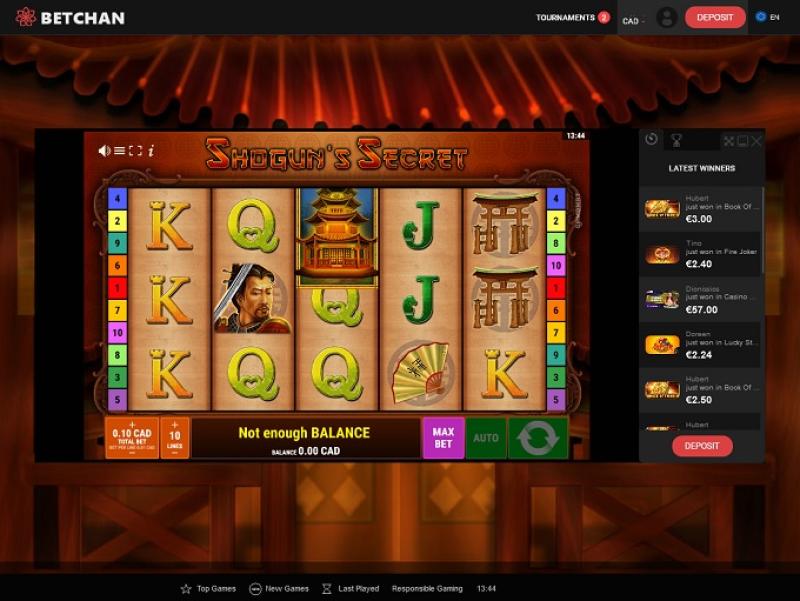Hit the purple MAX BET button
Viewport: 800px width, 601px height.
point(443,438)
